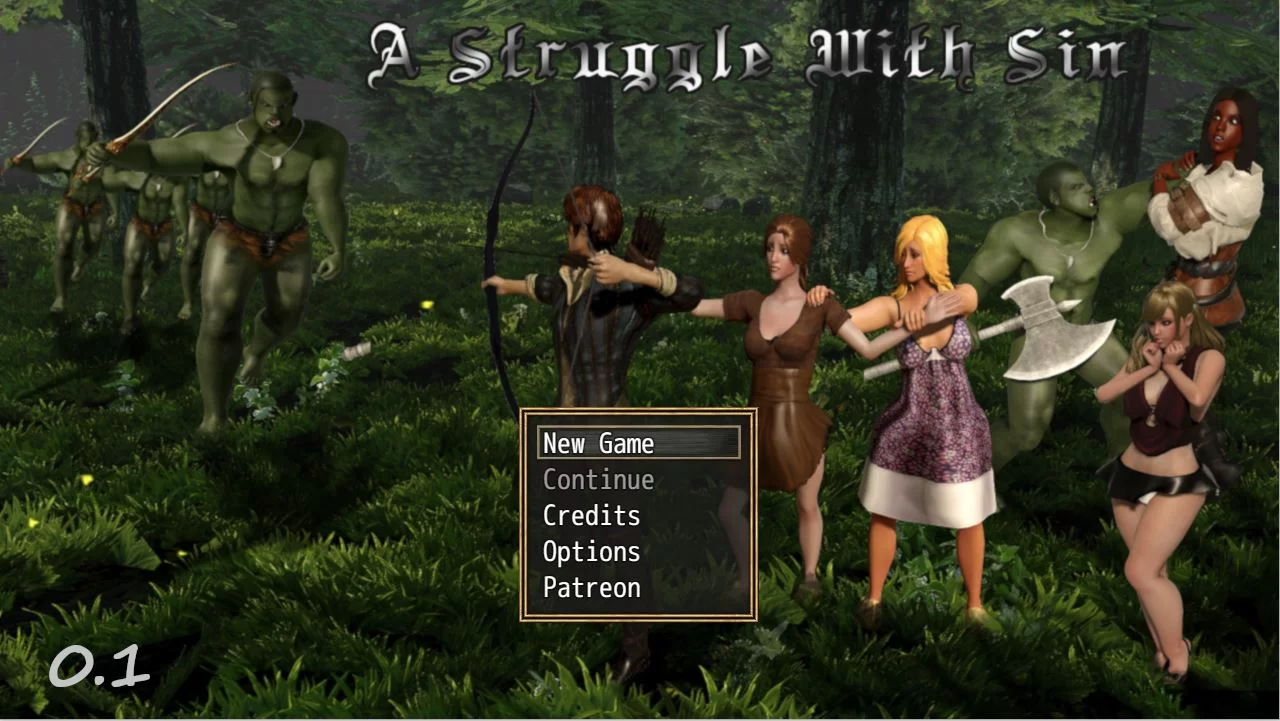This screenshot has height=721, width=1280.
Task: Open the Options menu
Action: pos(591,552)
